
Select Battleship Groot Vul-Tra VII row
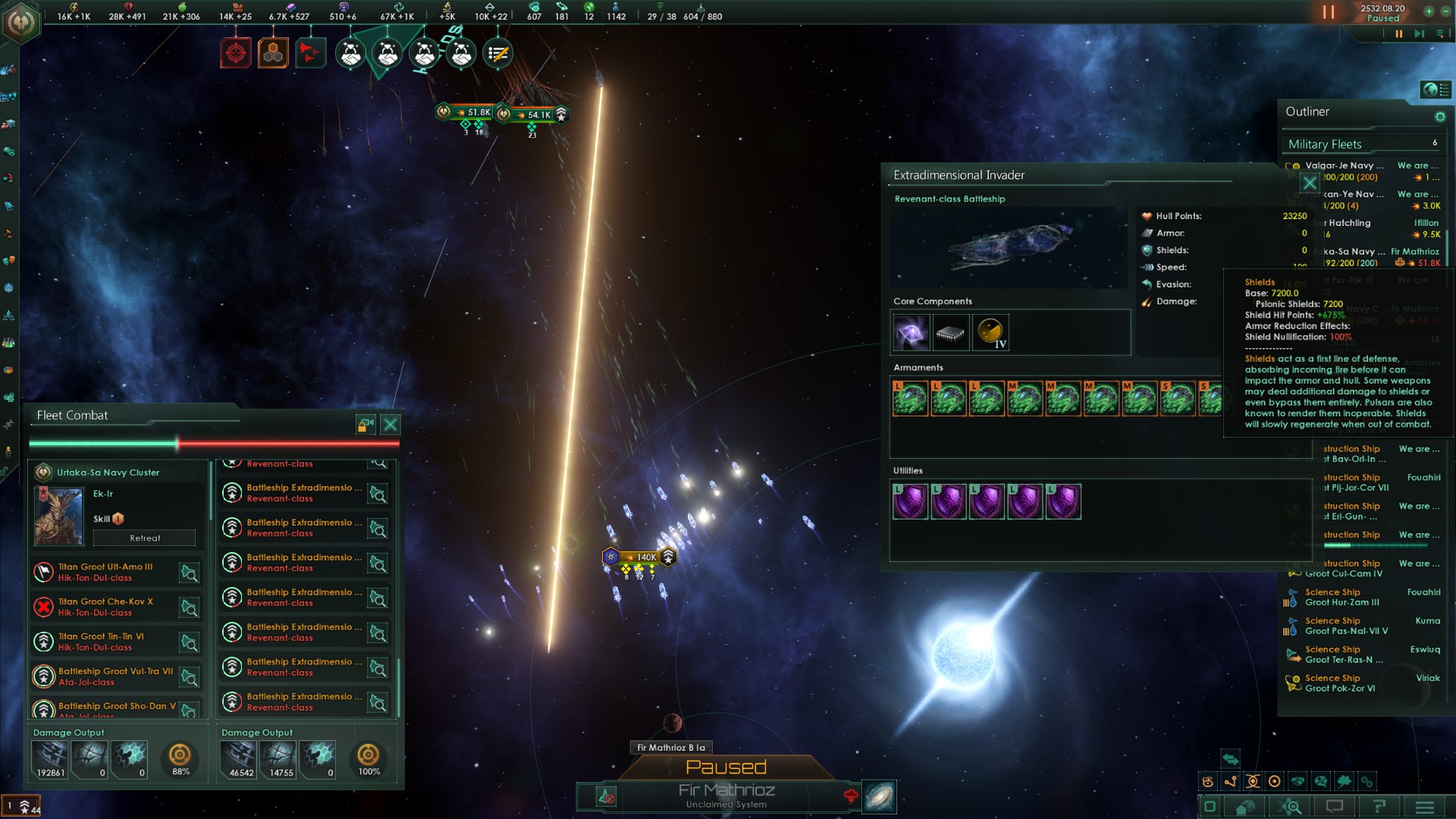click(x=115, y=676)
